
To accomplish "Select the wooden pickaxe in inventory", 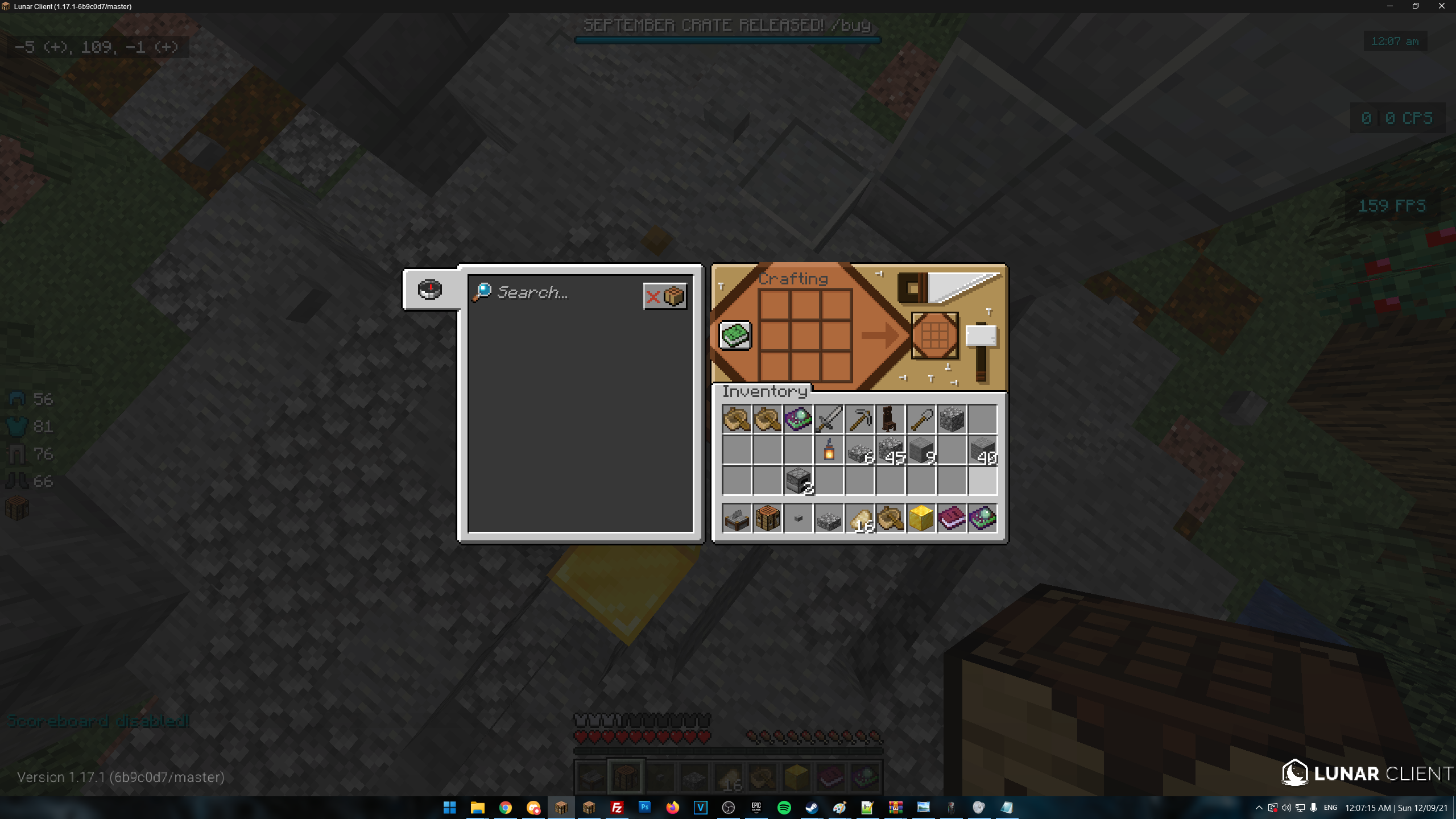I will point(860,419).
